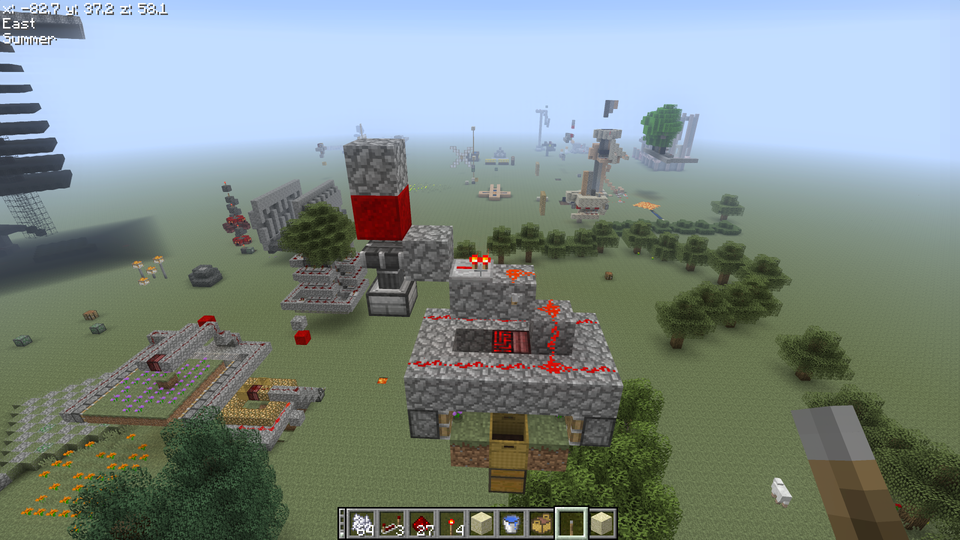This screenshot has width=960, height=540.
Task: Select the crafting table hotbar slot
Action: coord(542,522)
